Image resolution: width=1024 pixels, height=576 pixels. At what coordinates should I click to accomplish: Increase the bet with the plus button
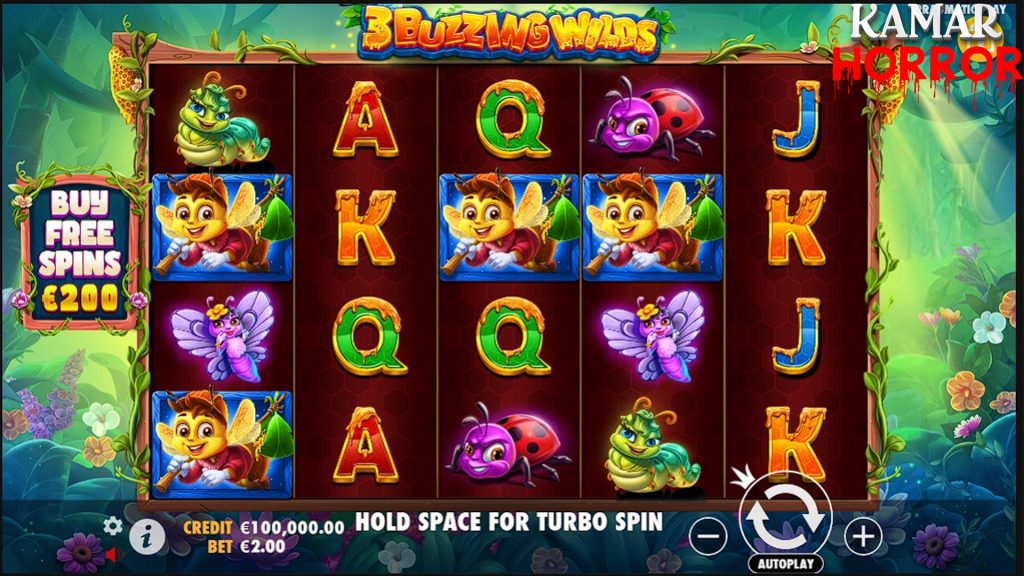tap(863, 537)
